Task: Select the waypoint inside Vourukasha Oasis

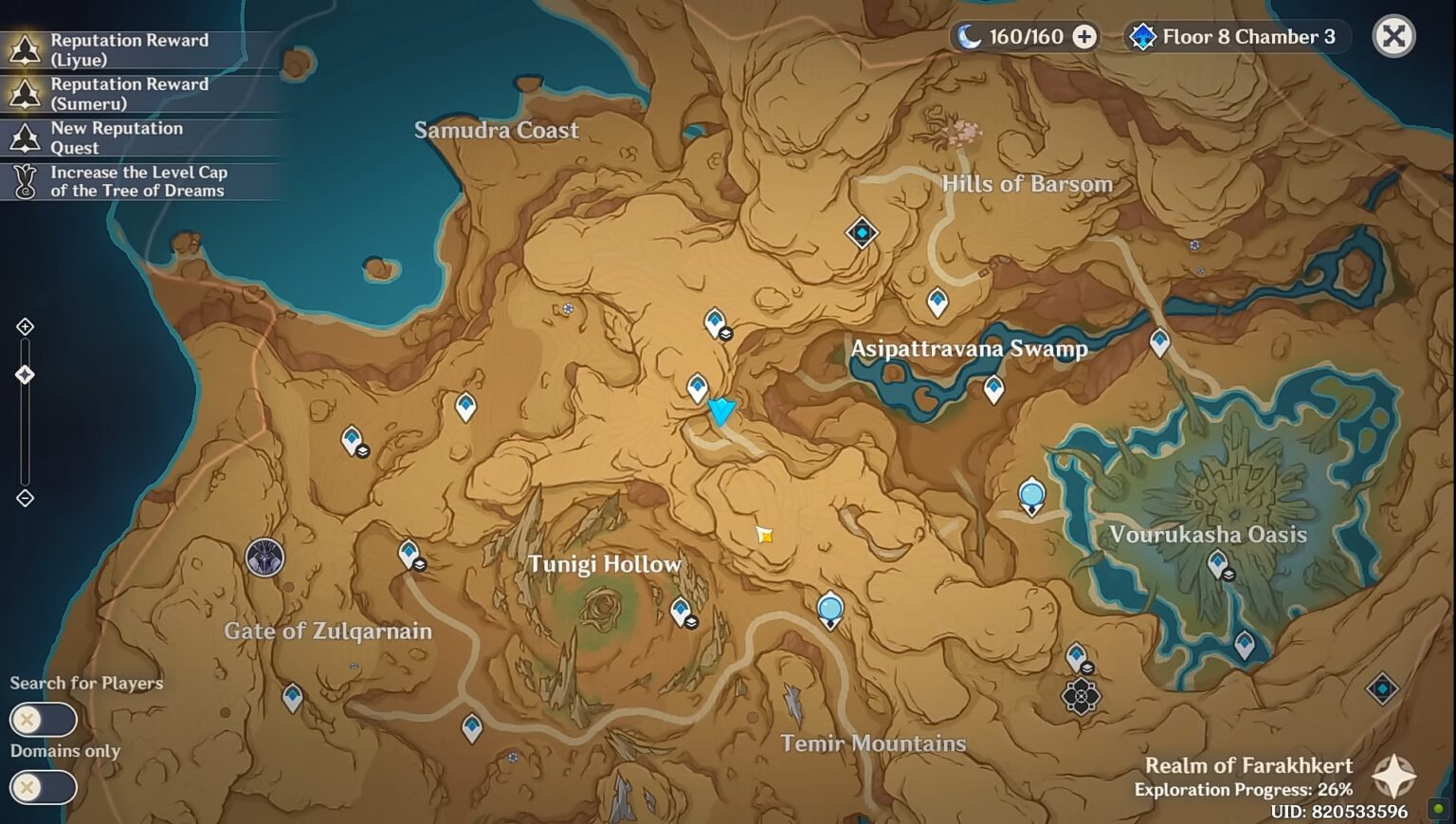Action: [1218, 564]
